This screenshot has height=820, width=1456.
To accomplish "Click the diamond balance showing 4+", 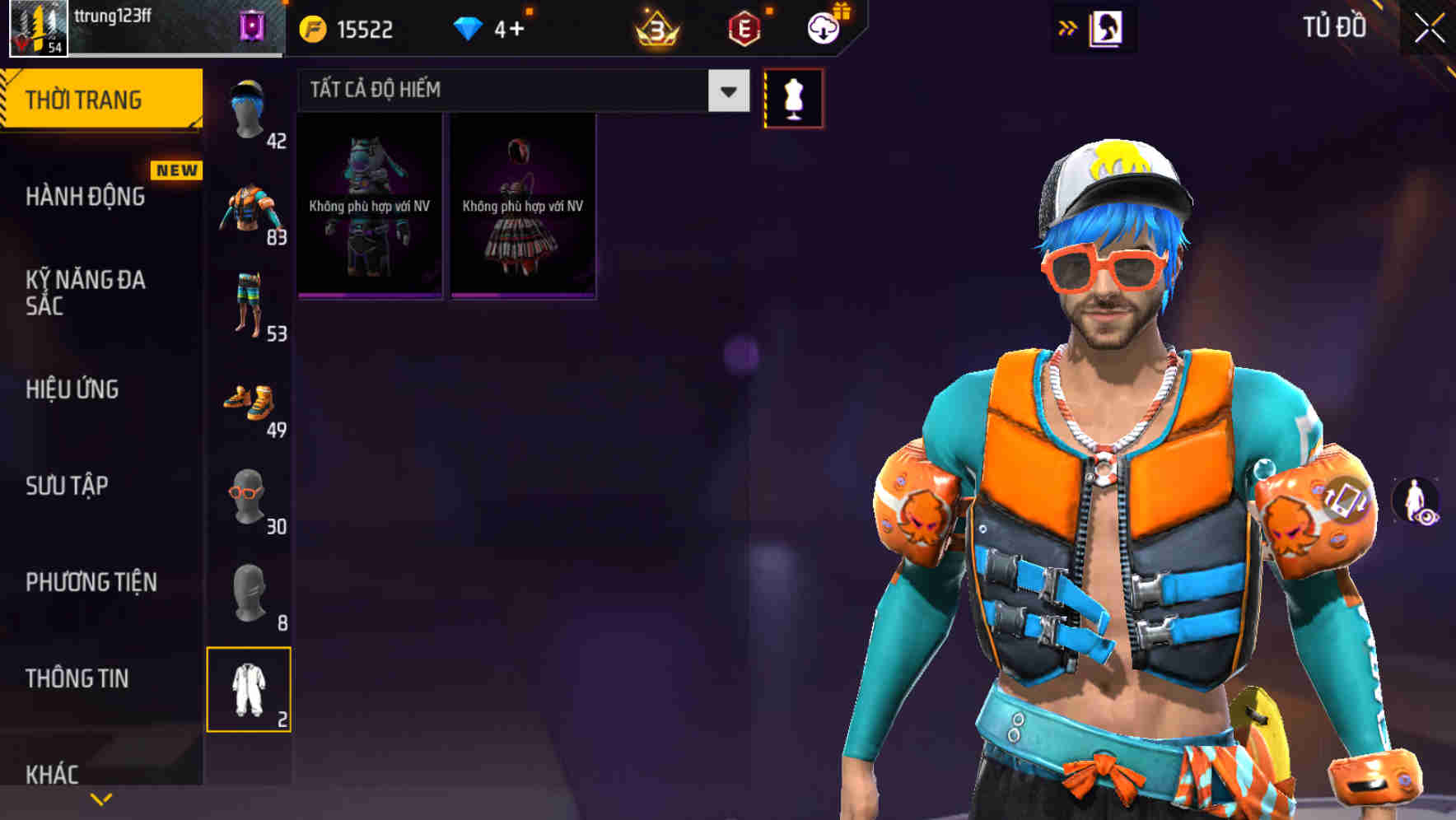I will (x=494, y=28).
